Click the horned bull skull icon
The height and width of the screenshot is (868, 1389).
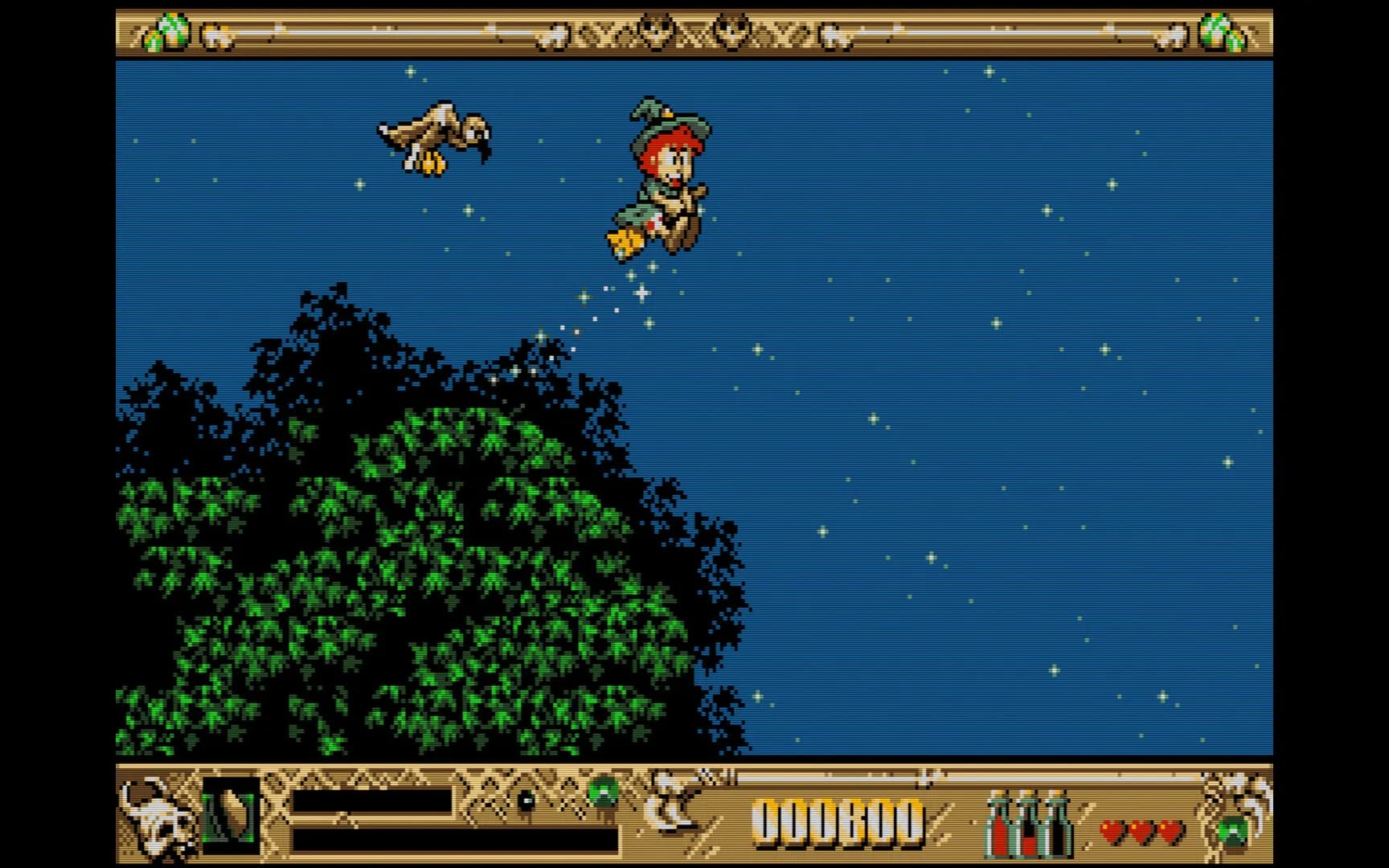point(158,817)
